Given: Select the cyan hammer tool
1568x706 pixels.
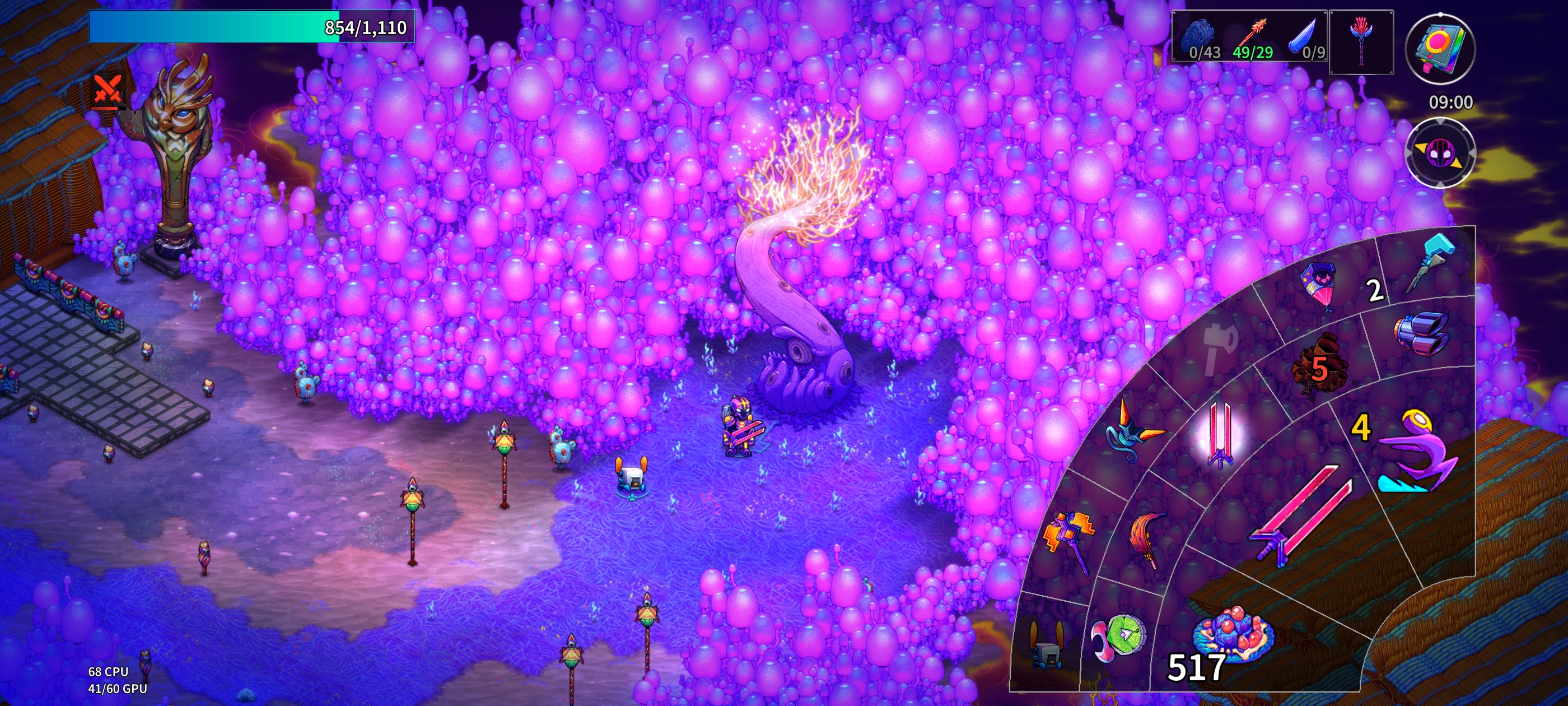Looking at the screenshot, I should (1430, 263).
